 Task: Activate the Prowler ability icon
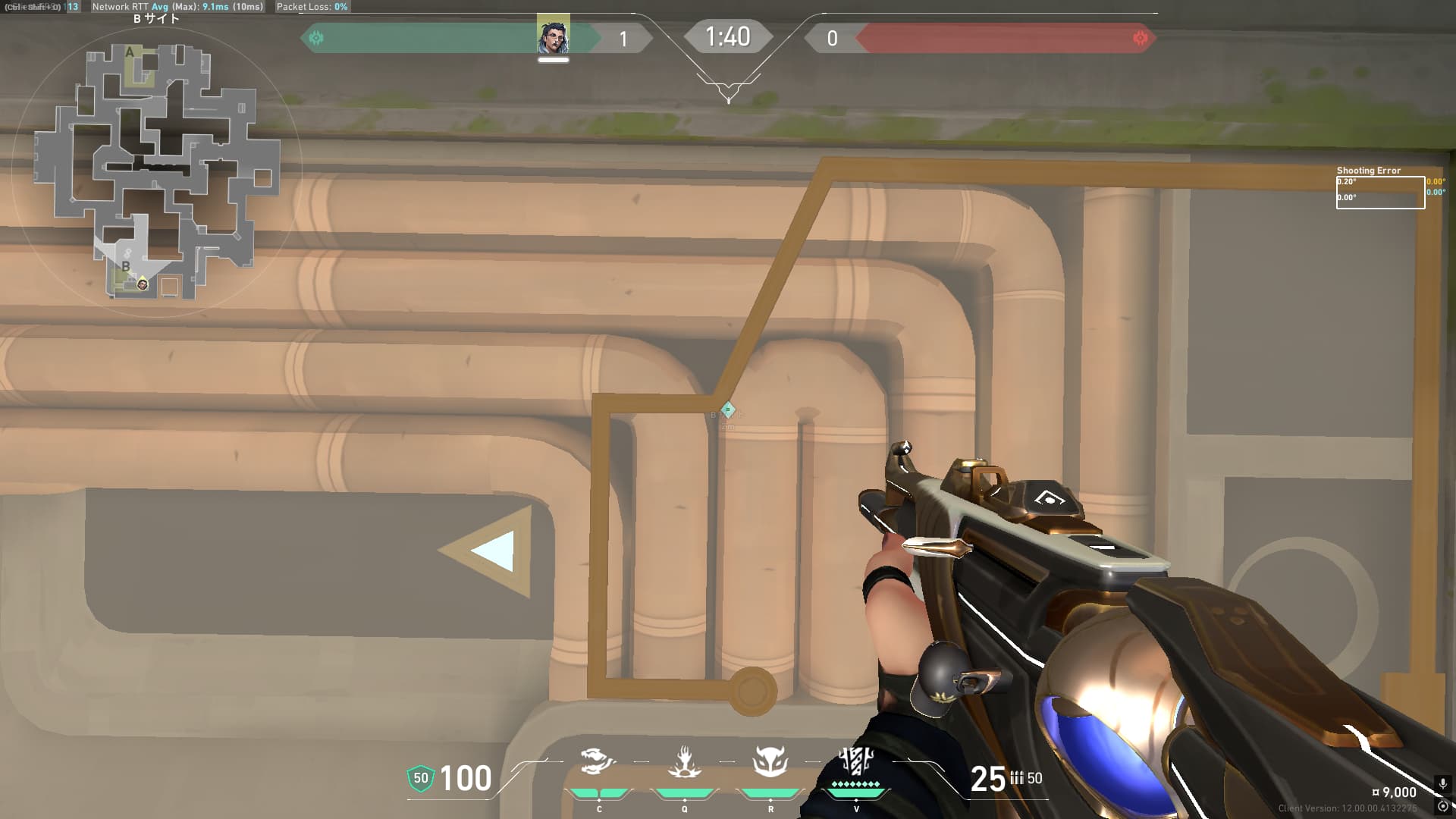598,761
